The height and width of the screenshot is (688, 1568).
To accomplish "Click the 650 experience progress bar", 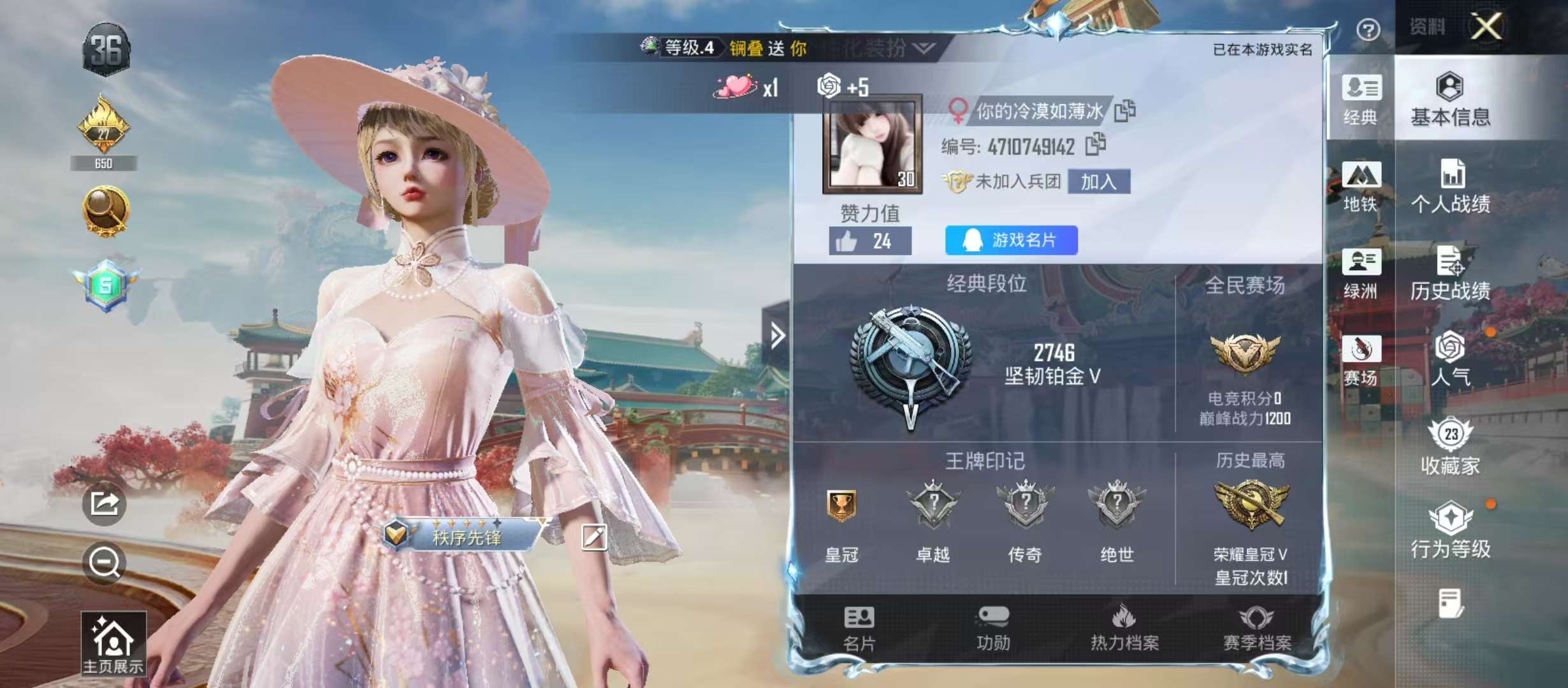I will (x=104, y=163).
